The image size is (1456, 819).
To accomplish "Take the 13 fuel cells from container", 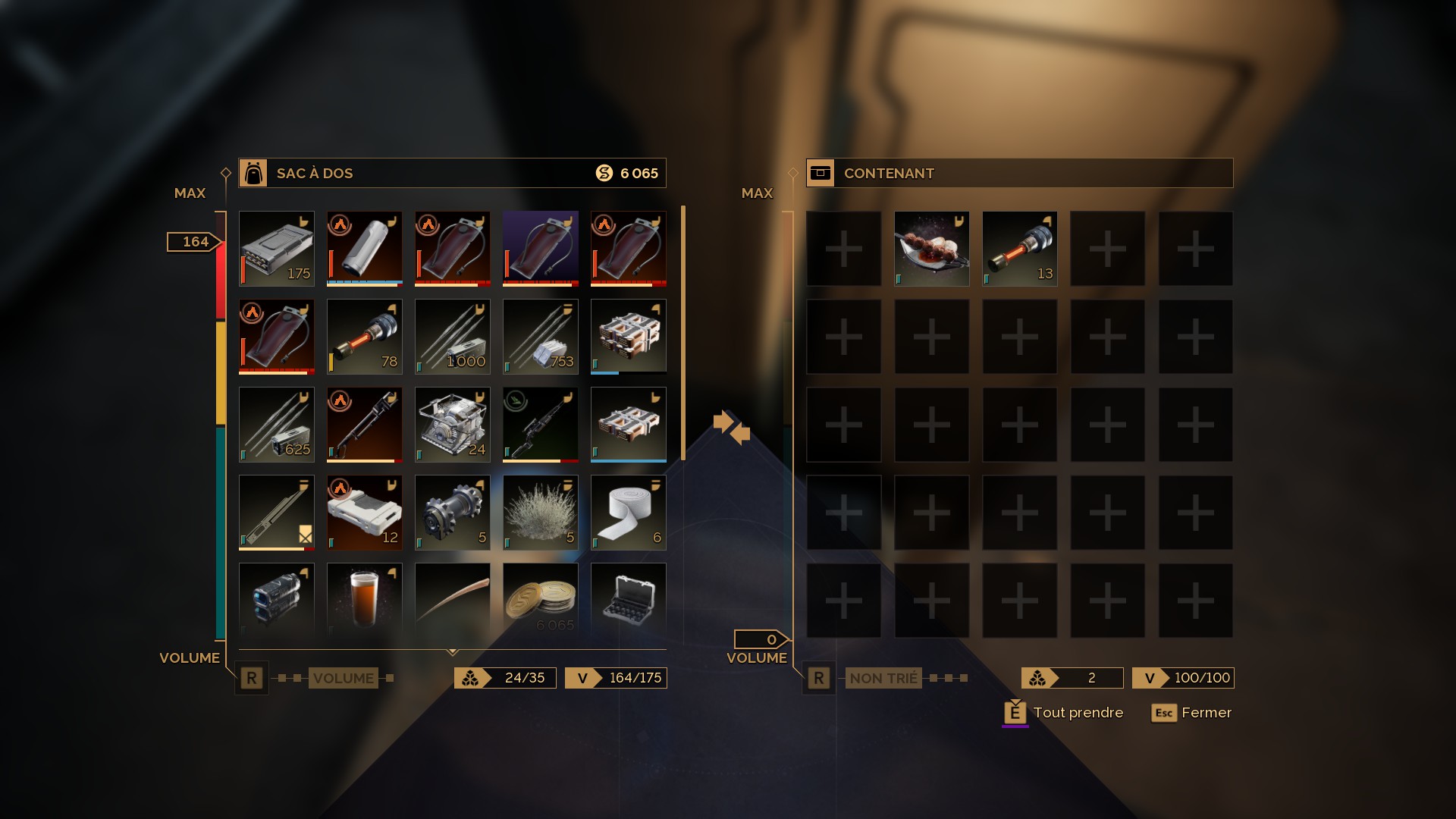I will pyautogui.click(x=1020, y=249).
